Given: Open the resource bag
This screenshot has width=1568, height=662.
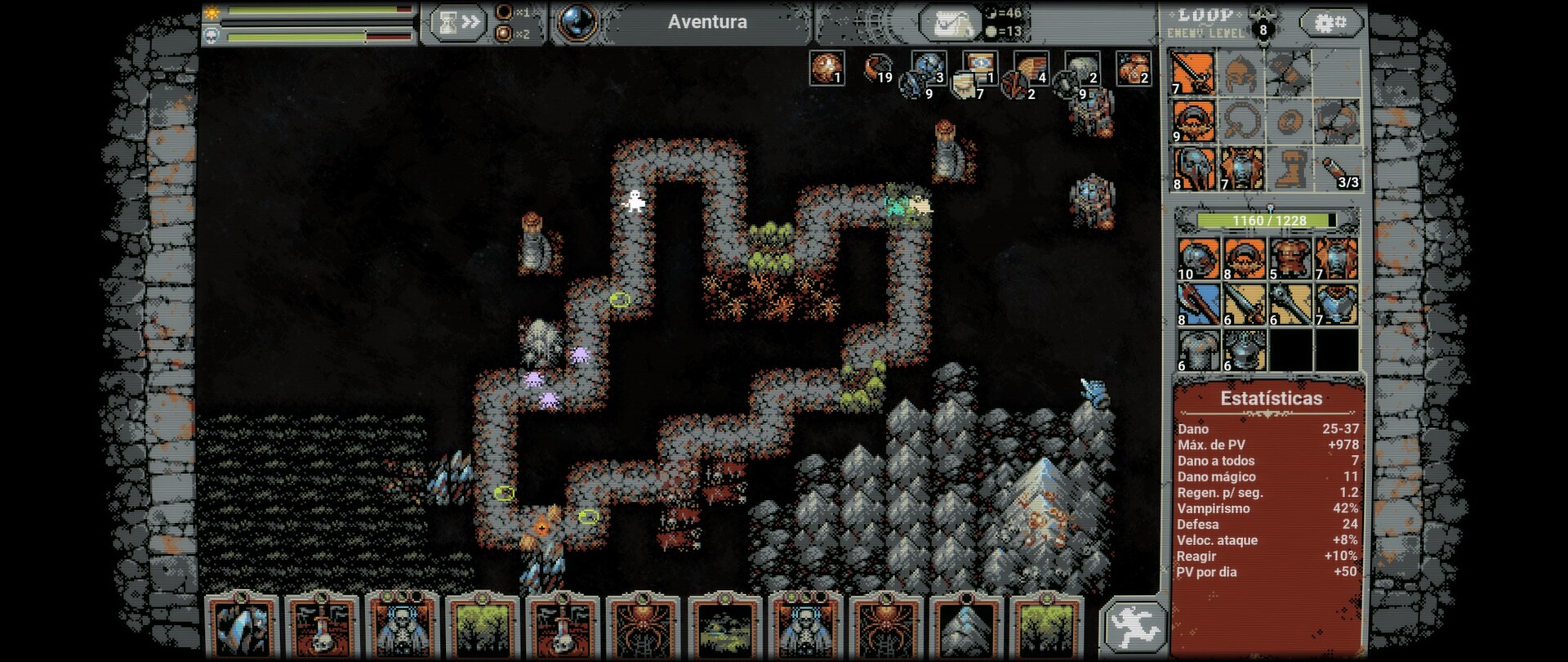Looking at the screenshot, I should [951, 24].
